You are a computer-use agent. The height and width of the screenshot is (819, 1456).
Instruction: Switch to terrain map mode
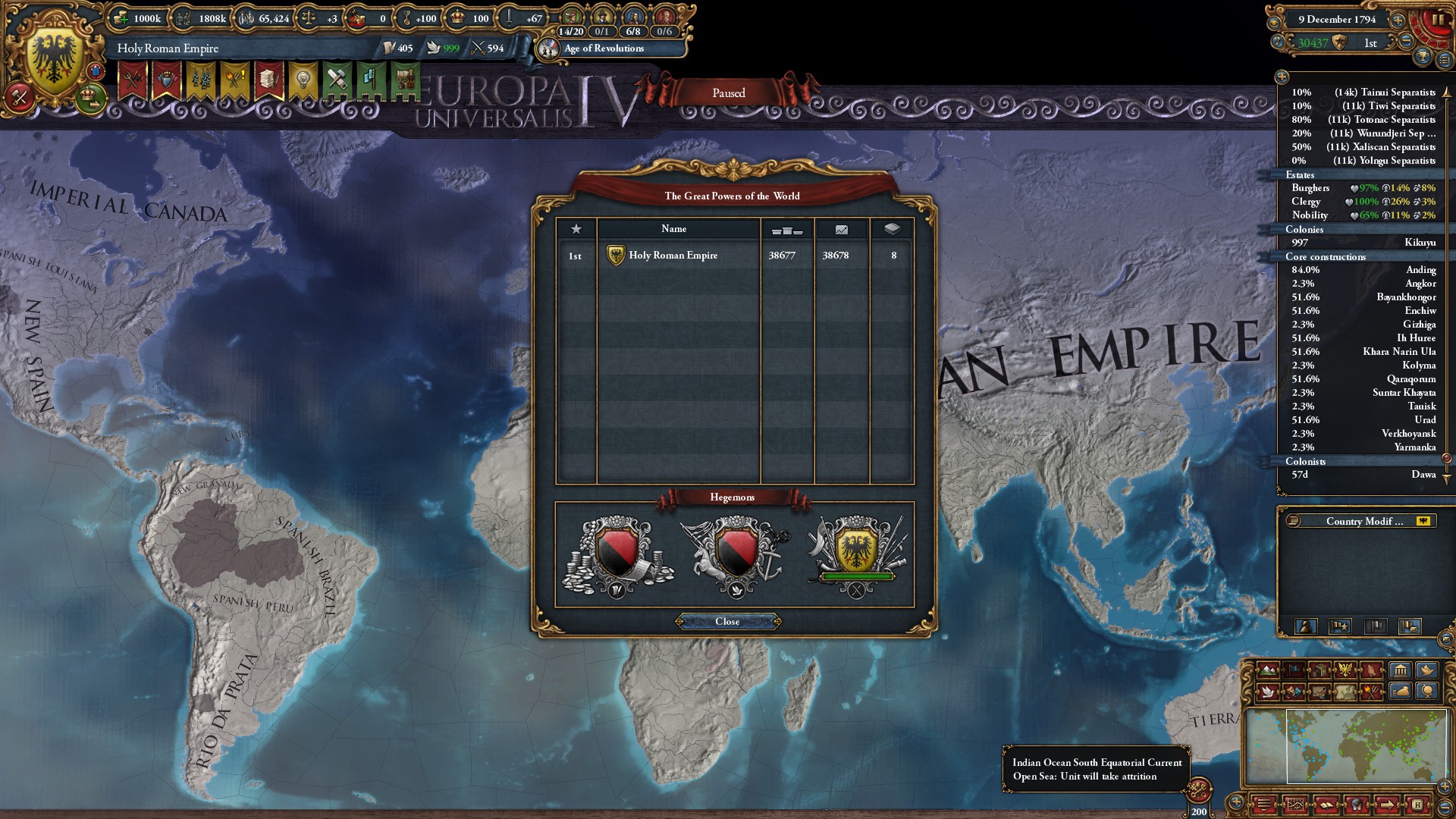[1268, 670]
